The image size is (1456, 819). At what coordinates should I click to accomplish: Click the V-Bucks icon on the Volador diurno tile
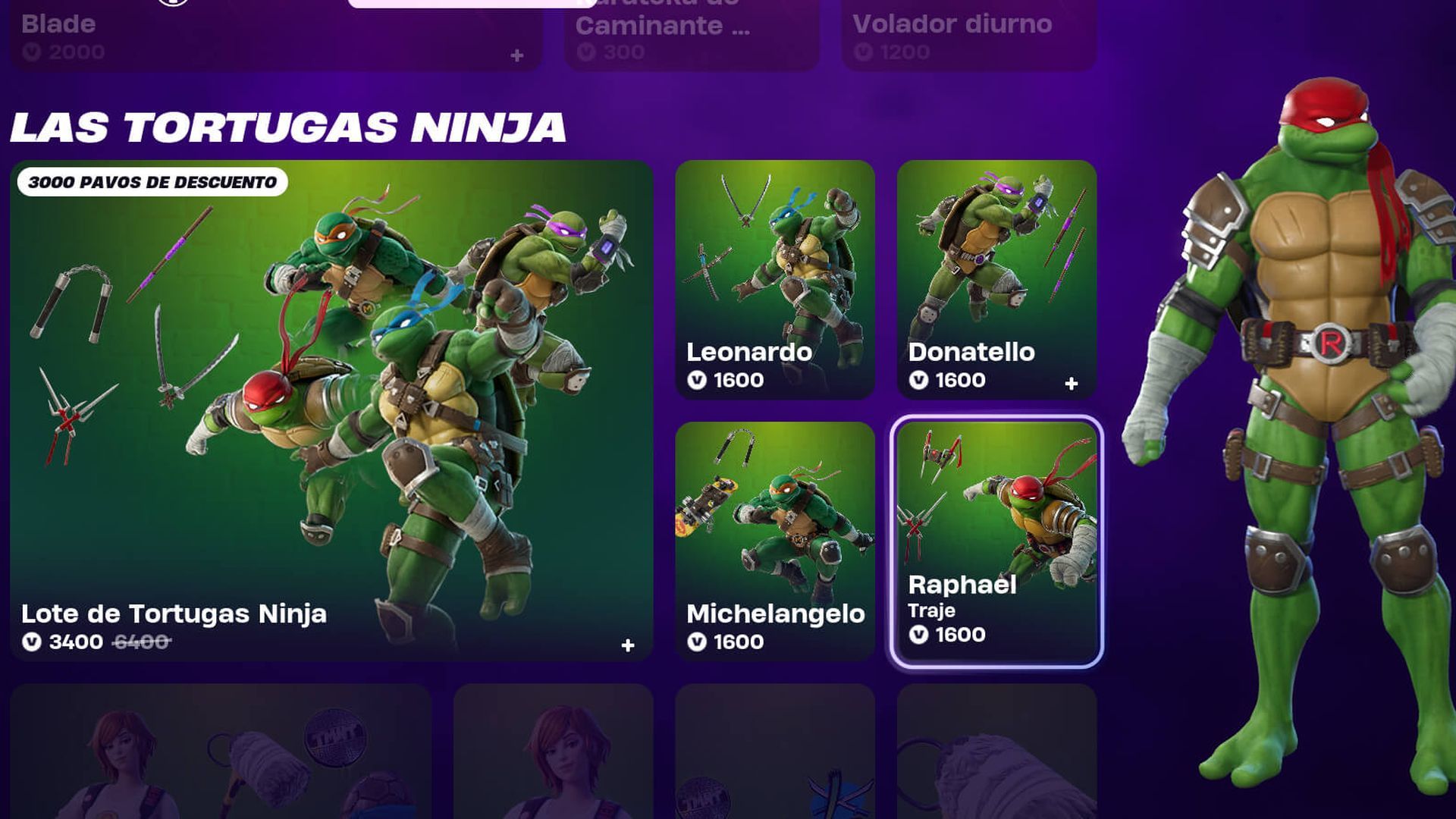tap(864, 52)
